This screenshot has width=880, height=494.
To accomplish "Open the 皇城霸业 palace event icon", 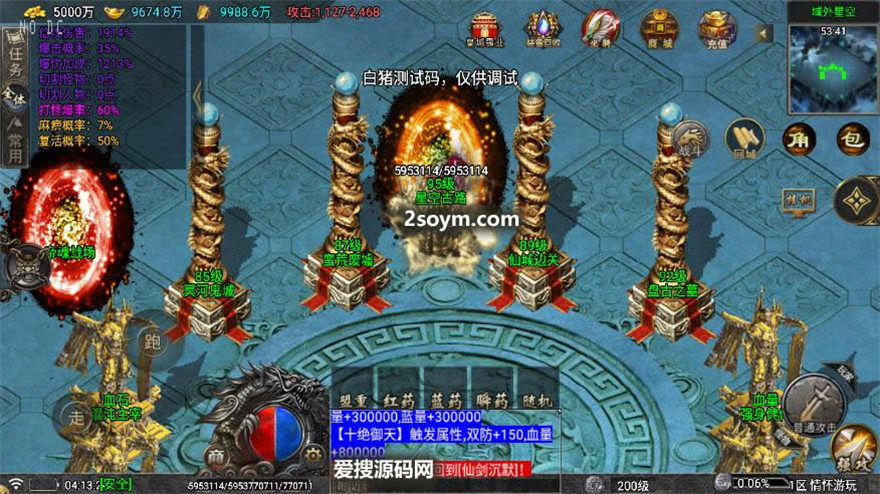I will pyautogui.click(x=485, y=29).
